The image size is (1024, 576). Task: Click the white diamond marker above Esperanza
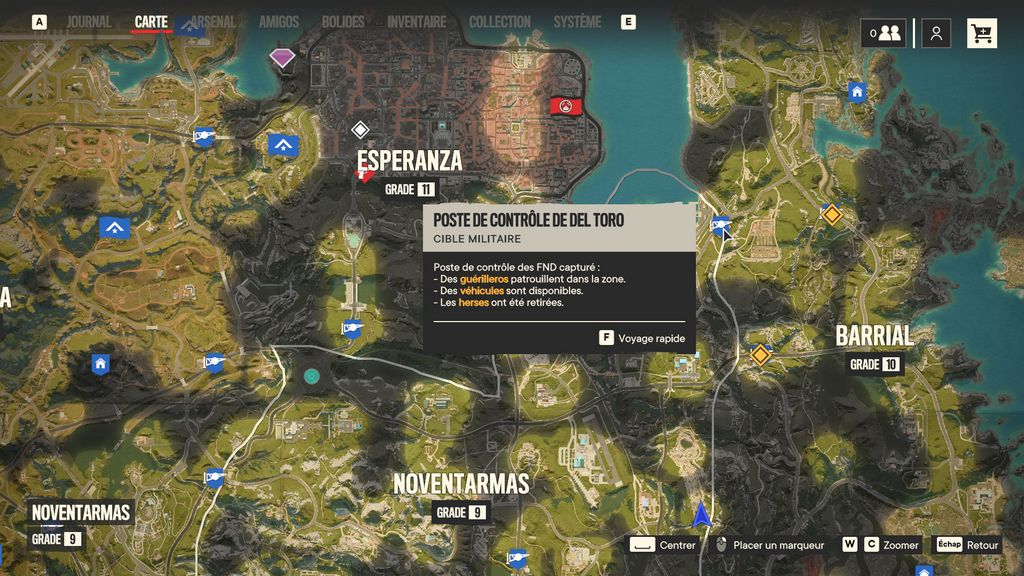(x=360, y=129)
